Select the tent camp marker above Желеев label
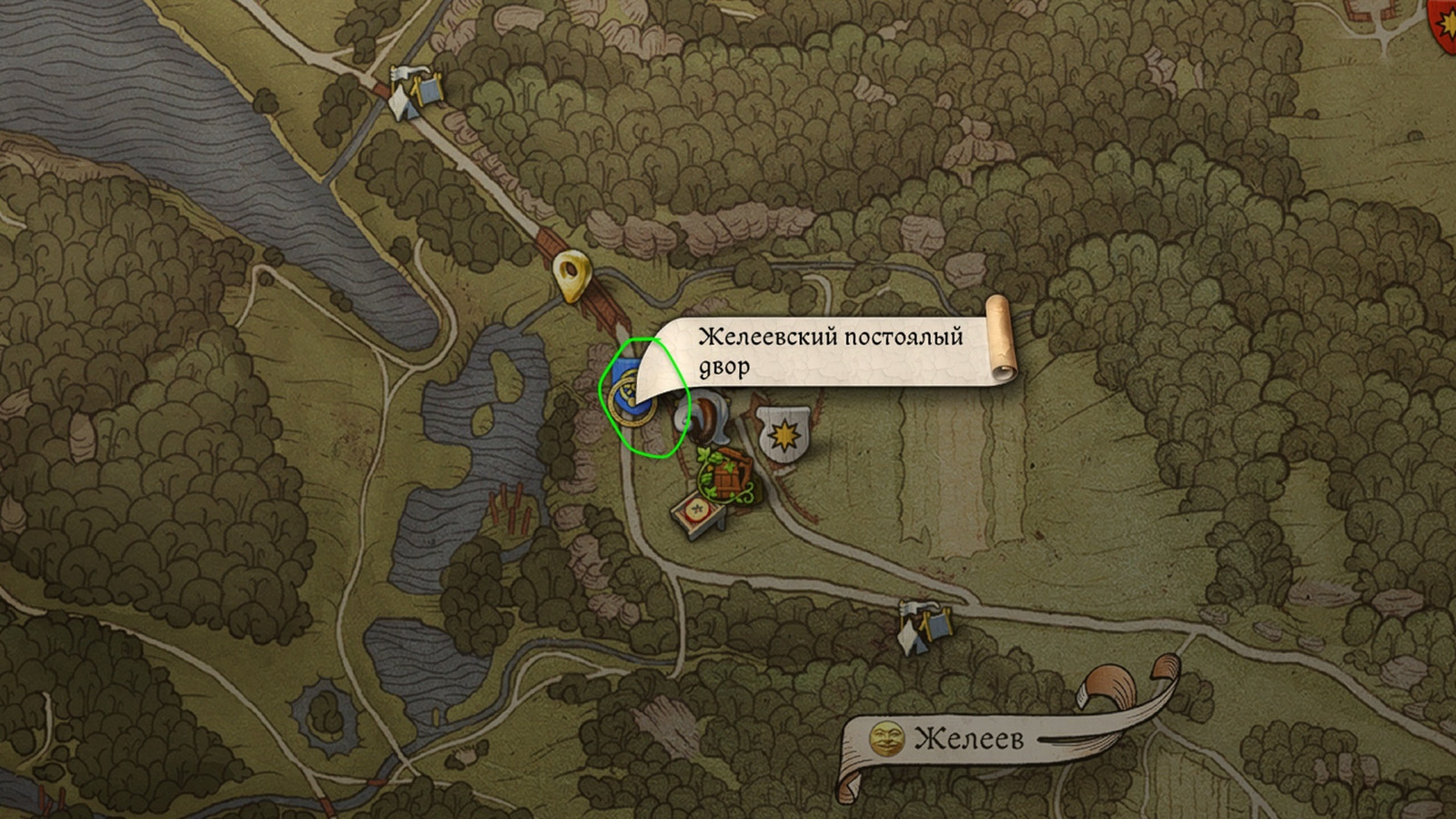Viewport: 1456px width, 819px height. coord(924,626)
